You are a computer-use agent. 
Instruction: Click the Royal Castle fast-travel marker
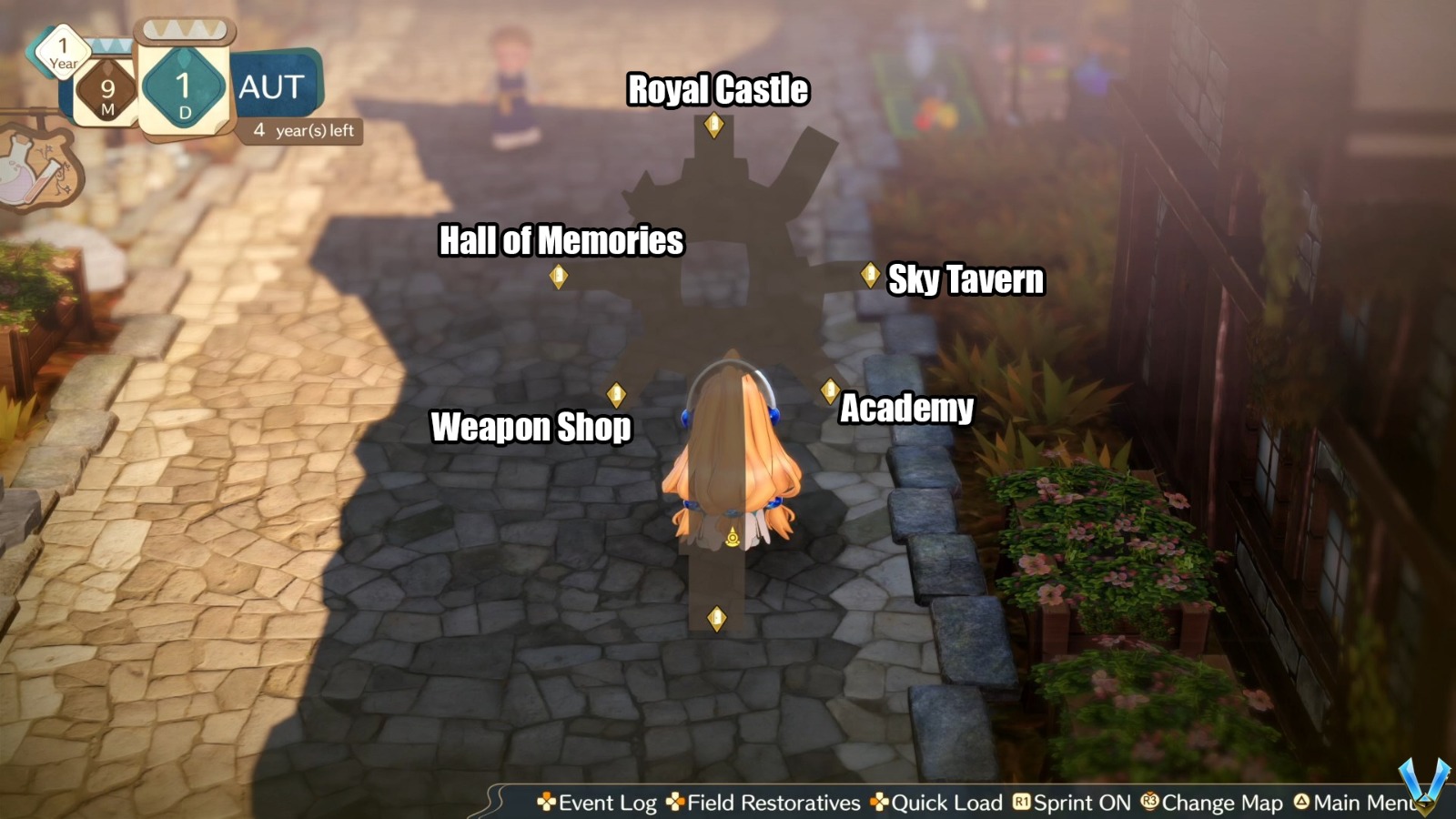pos(713,126)
